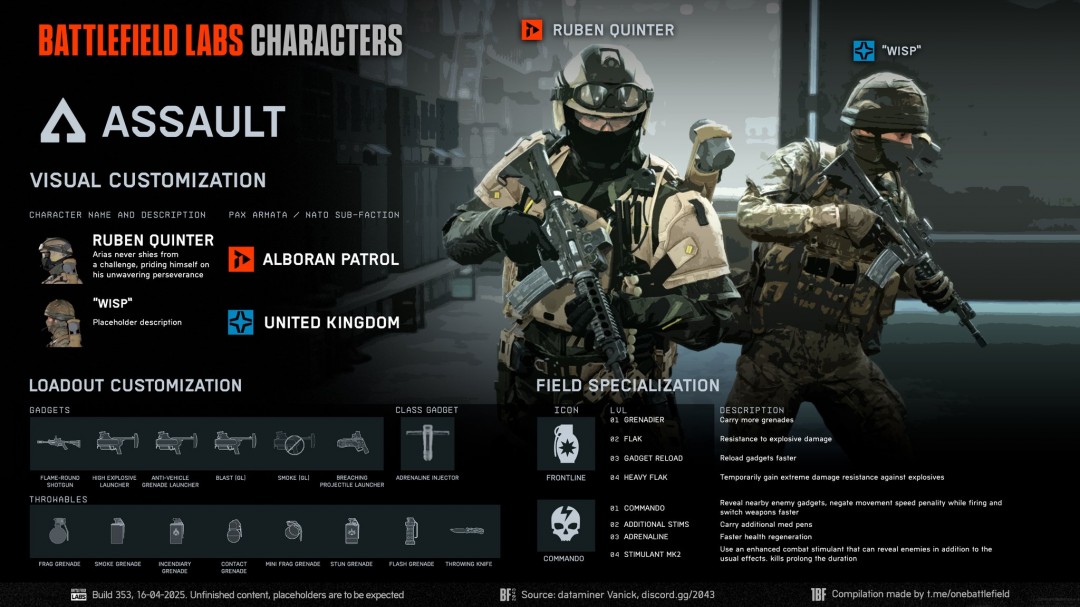Choose the Alboran Patrol sub-faction icon
This screenshot has width=1080, height=607.
click(241, 259)
